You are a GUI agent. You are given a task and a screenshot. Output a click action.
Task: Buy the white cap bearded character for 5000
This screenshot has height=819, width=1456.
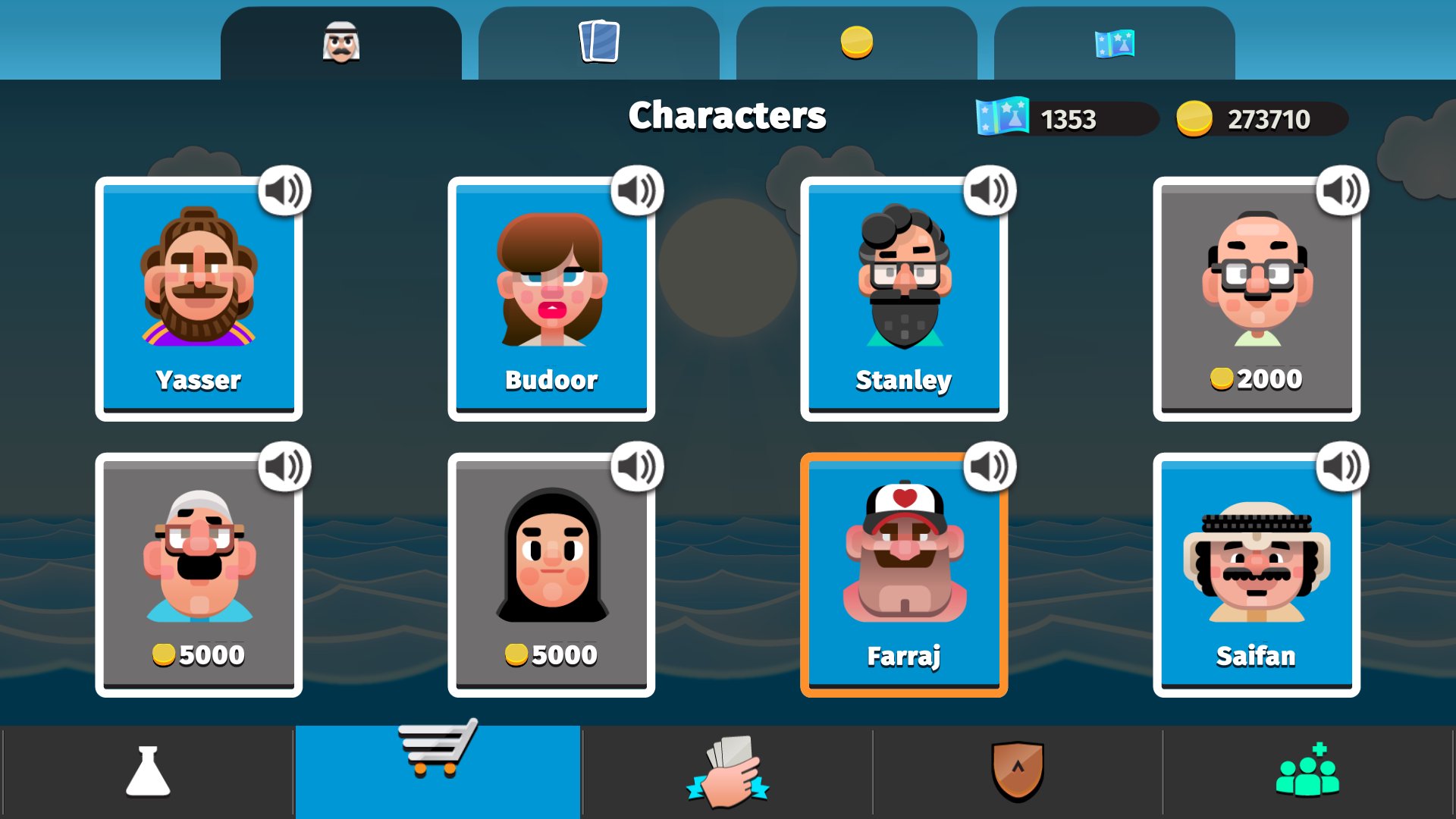pos(199,576)
